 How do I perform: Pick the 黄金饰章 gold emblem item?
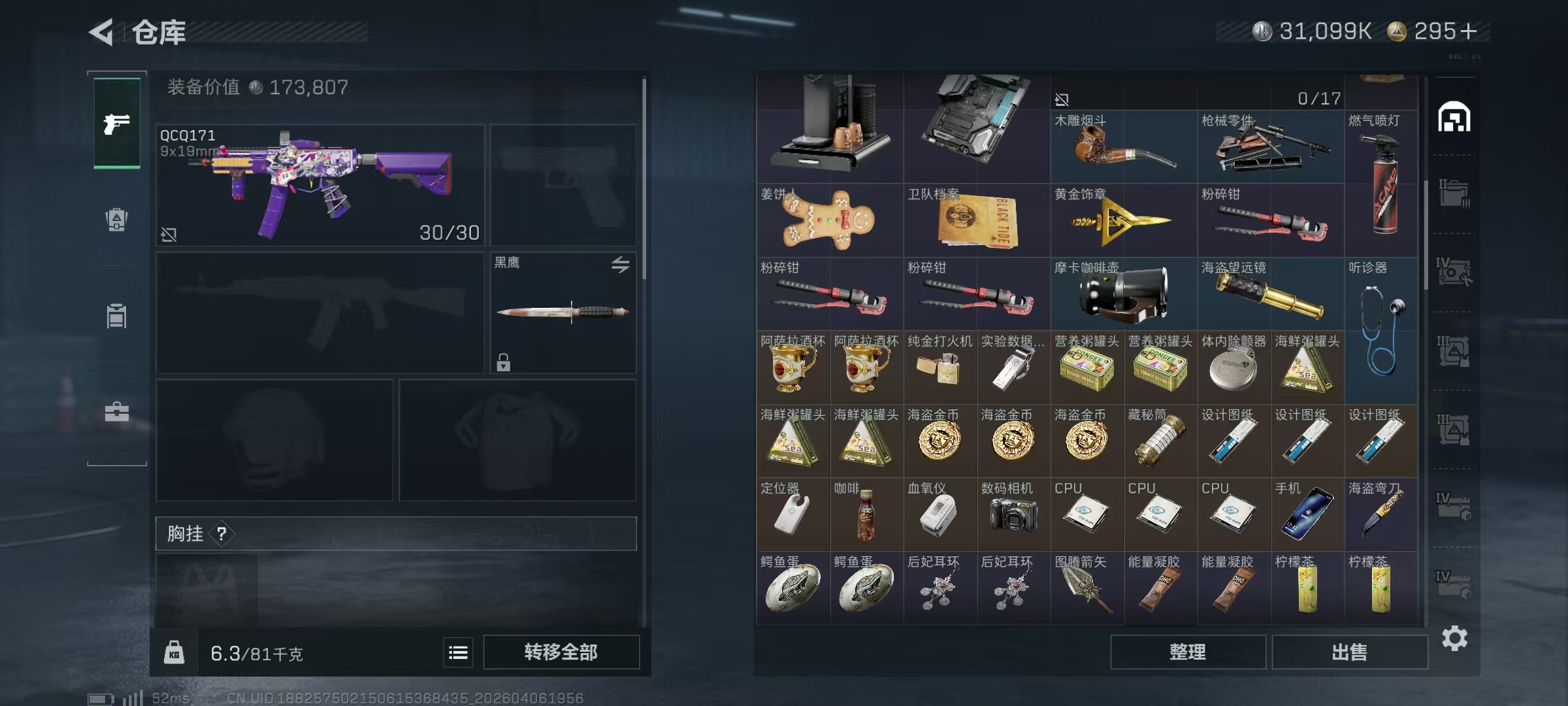pyautogui.click(x=1123, y=220)
